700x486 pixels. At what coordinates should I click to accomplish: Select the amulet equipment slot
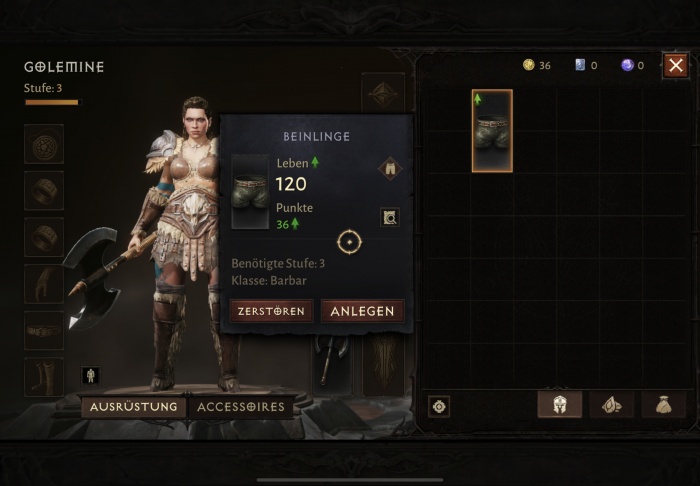(x=44, y=144)
